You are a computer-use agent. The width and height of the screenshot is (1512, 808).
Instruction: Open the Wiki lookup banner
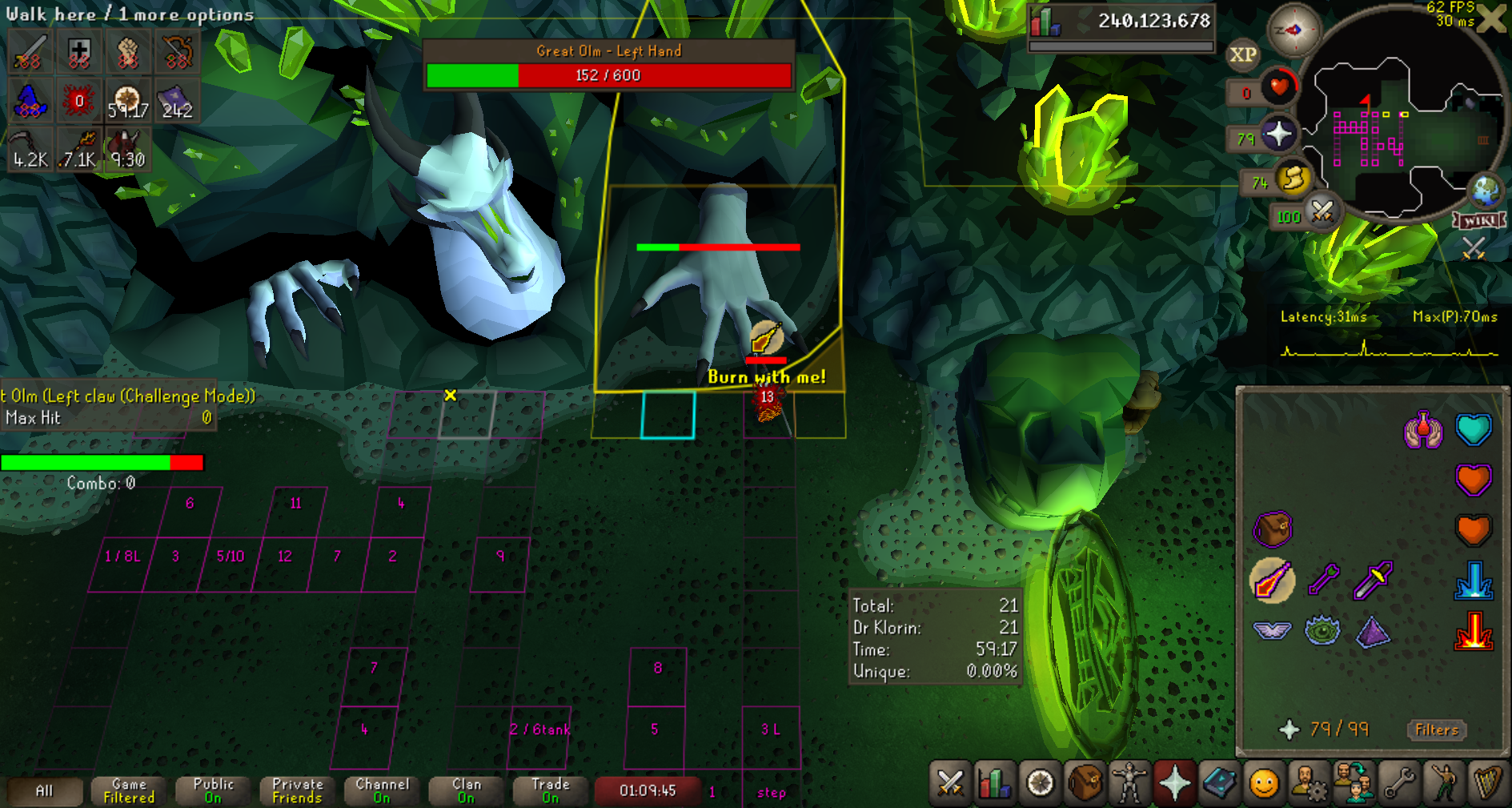1479,220
